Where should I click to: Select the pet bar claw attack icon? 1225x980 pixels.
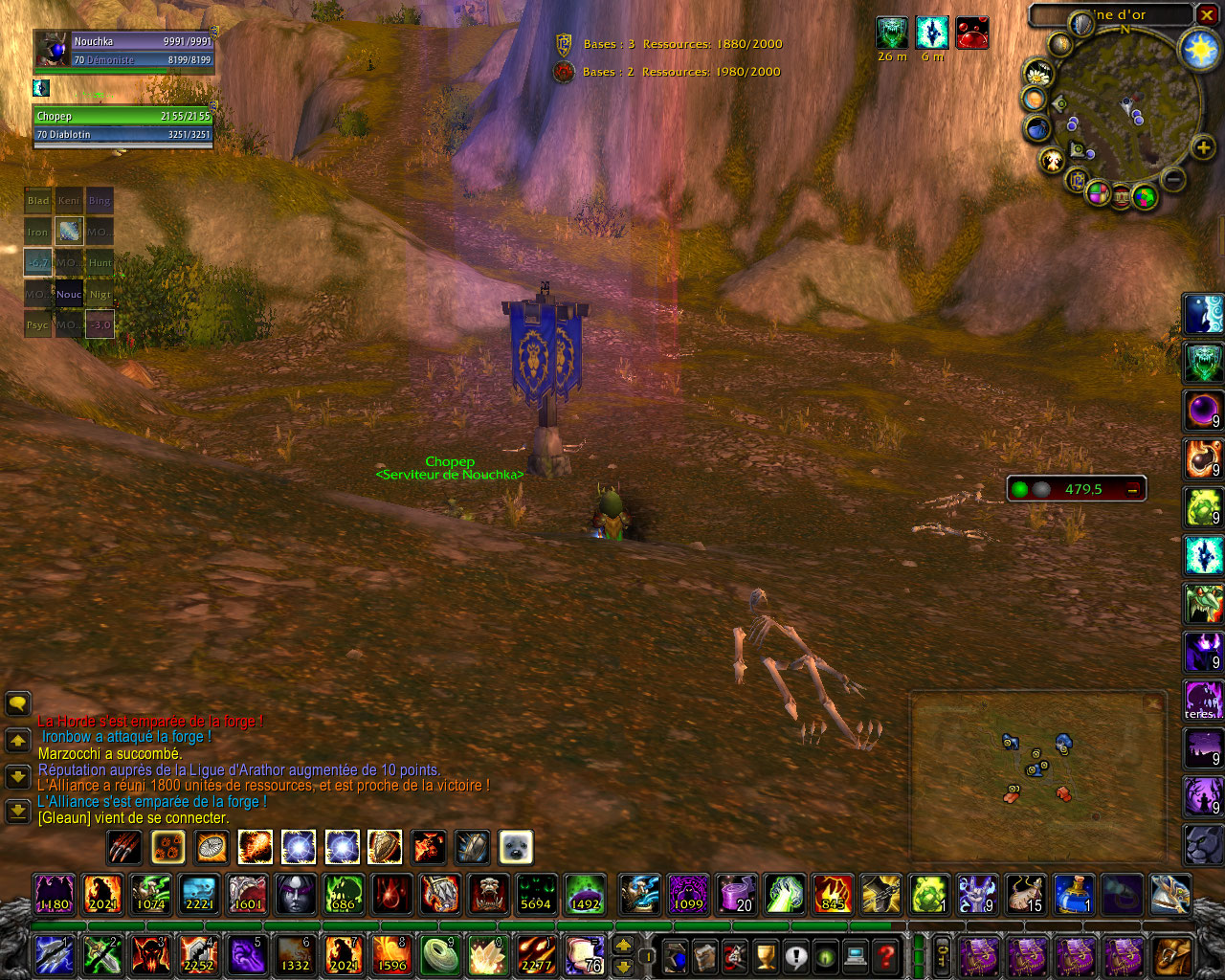click(x=124, y=847)
